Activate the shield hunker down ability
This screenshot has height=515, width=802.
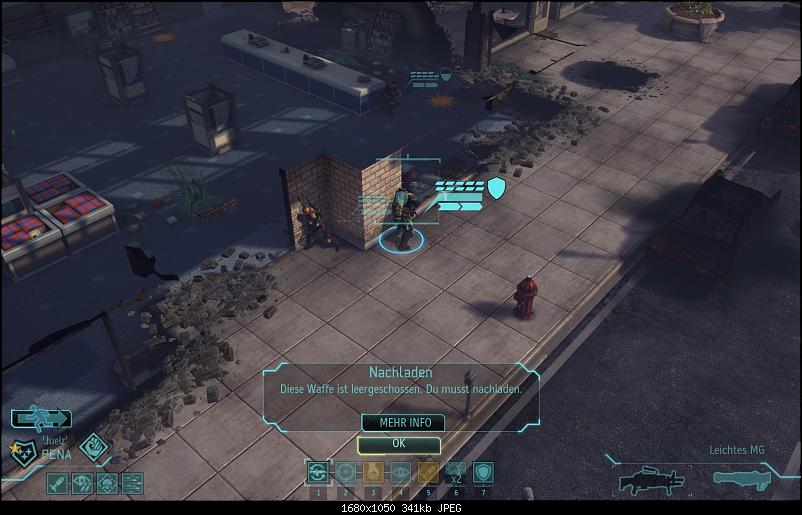(483, 472)
